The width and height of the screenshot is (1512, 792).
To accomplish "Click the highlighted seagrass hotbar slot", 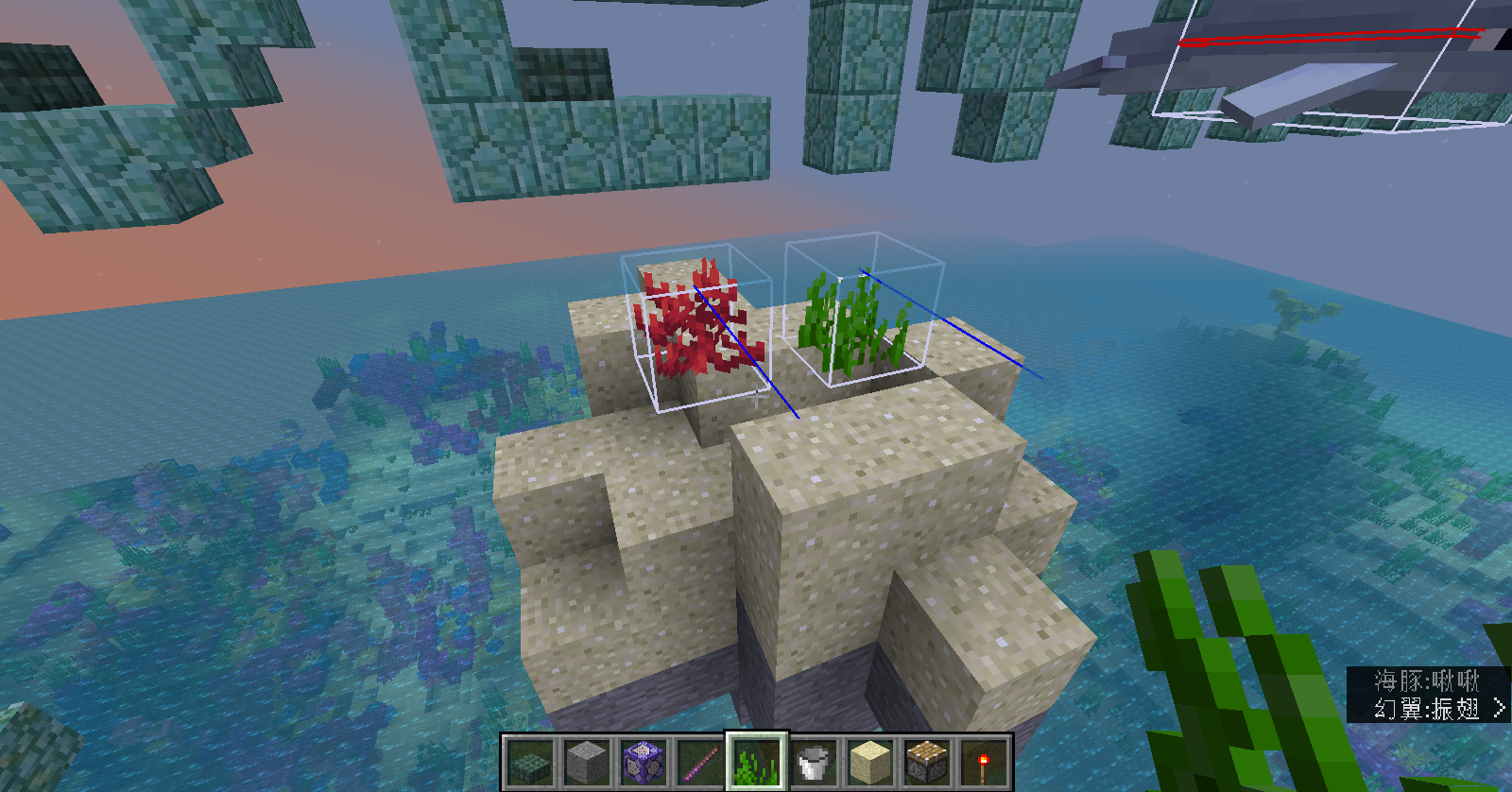I will pos(756,762).
